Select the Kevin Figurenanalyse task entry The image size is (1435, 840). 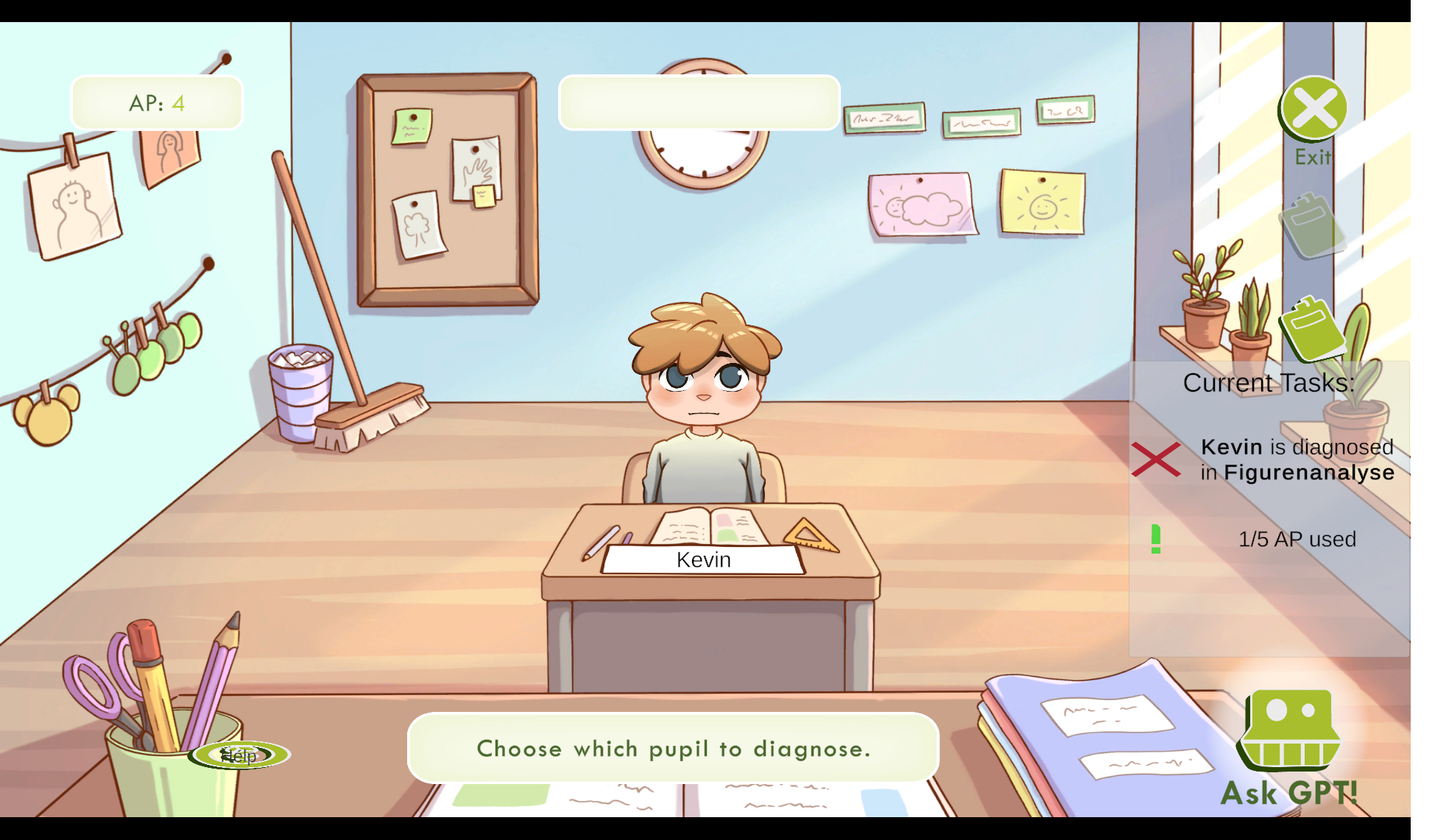click(1296, 459)
